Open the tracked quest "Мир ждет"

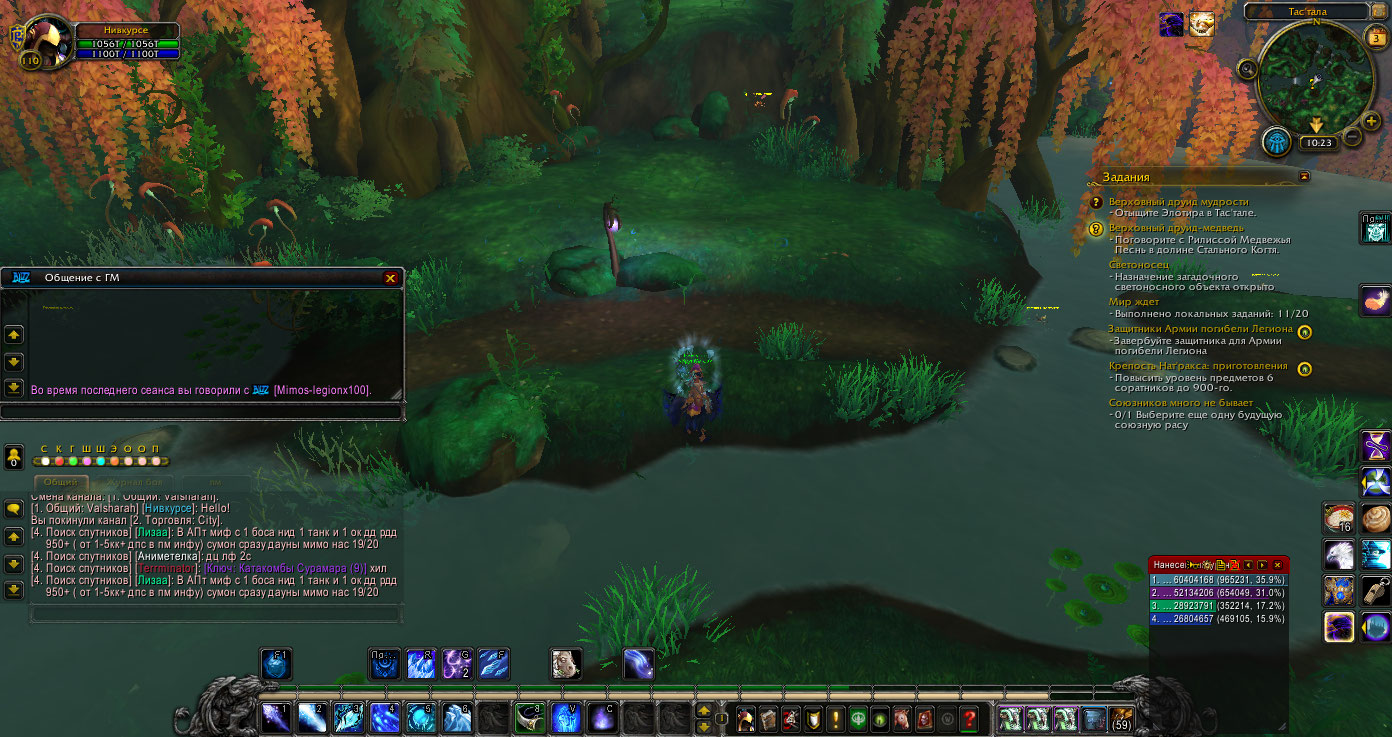[1134, 301]
